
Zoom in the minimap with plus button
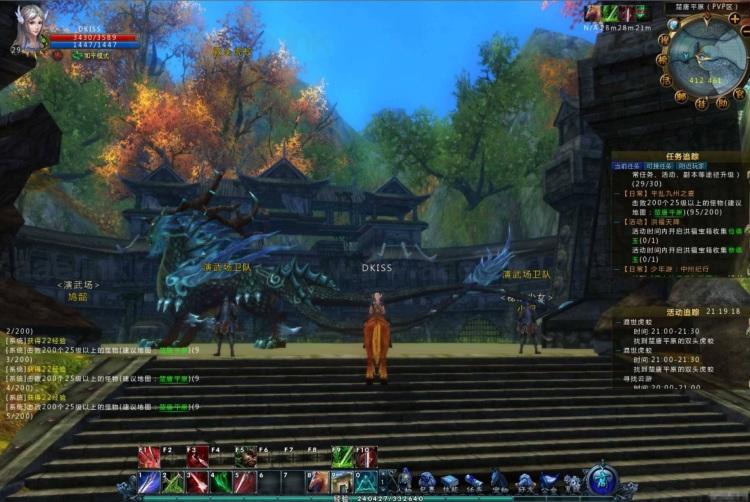[x=735, y=18]
